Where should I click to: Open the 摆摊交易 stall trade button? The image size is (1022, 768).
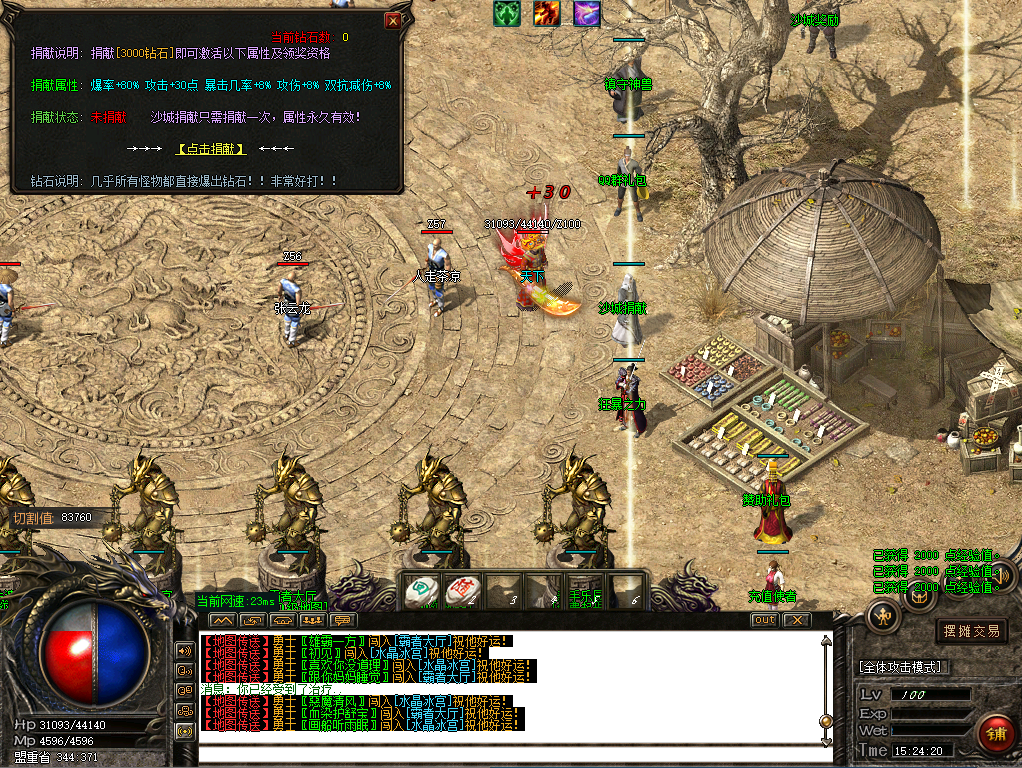[971, 631]
